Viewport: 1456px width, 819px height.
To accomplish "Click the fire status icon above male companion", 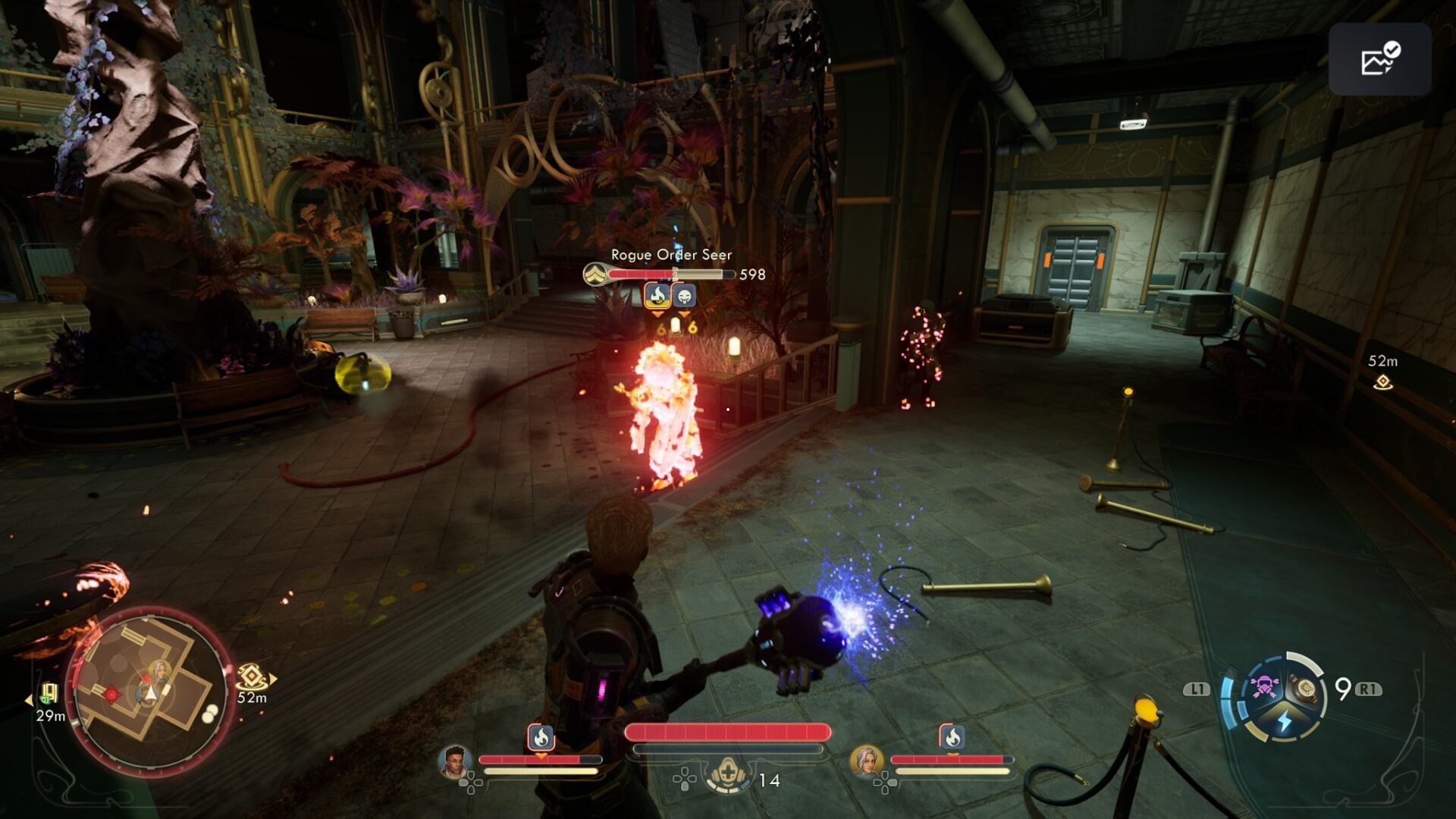I will pyautogui.click(x=541, y=736).
